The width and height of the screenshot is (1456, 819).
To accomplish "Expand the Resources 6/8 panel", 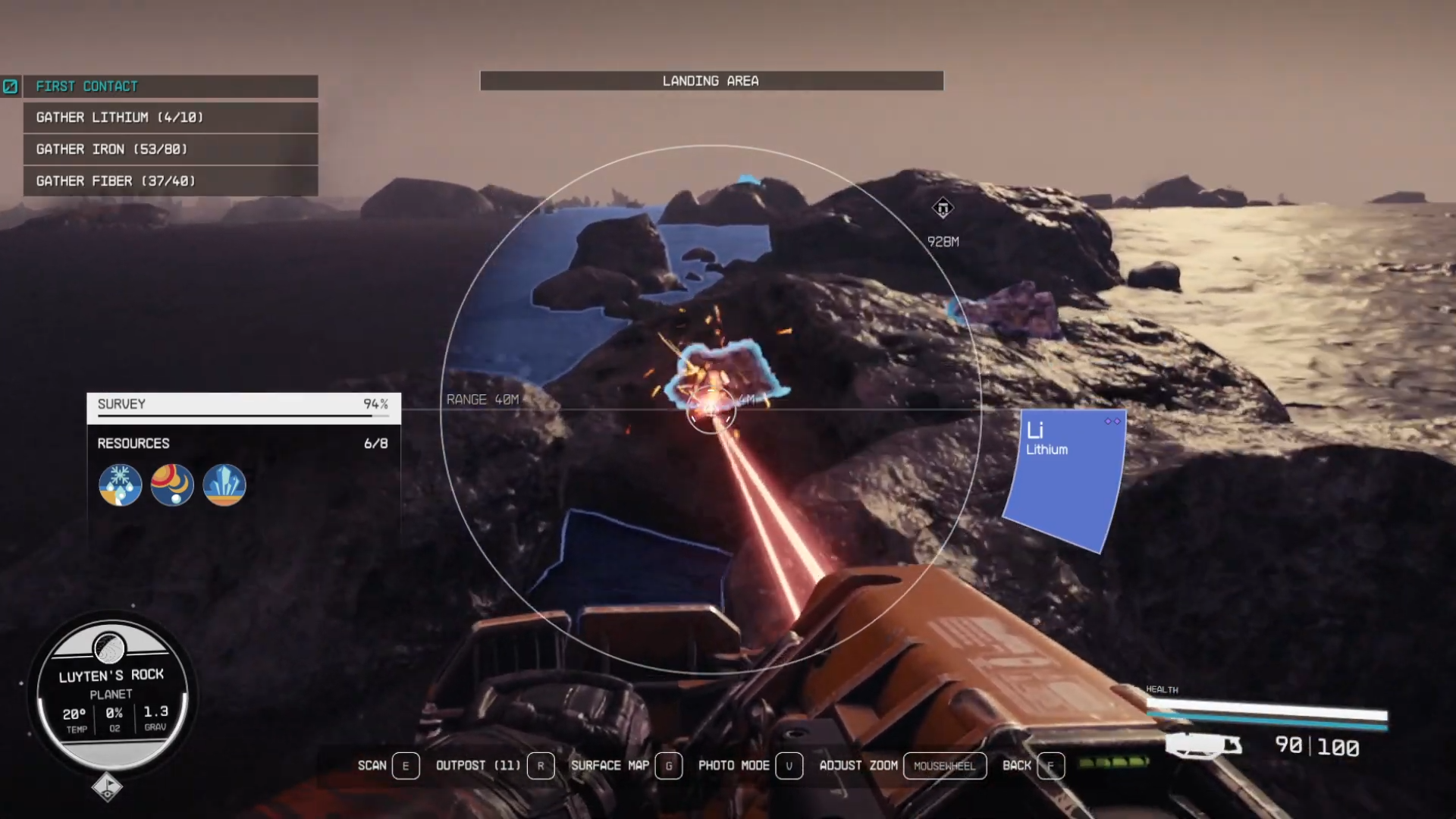I will click(244, 444).
